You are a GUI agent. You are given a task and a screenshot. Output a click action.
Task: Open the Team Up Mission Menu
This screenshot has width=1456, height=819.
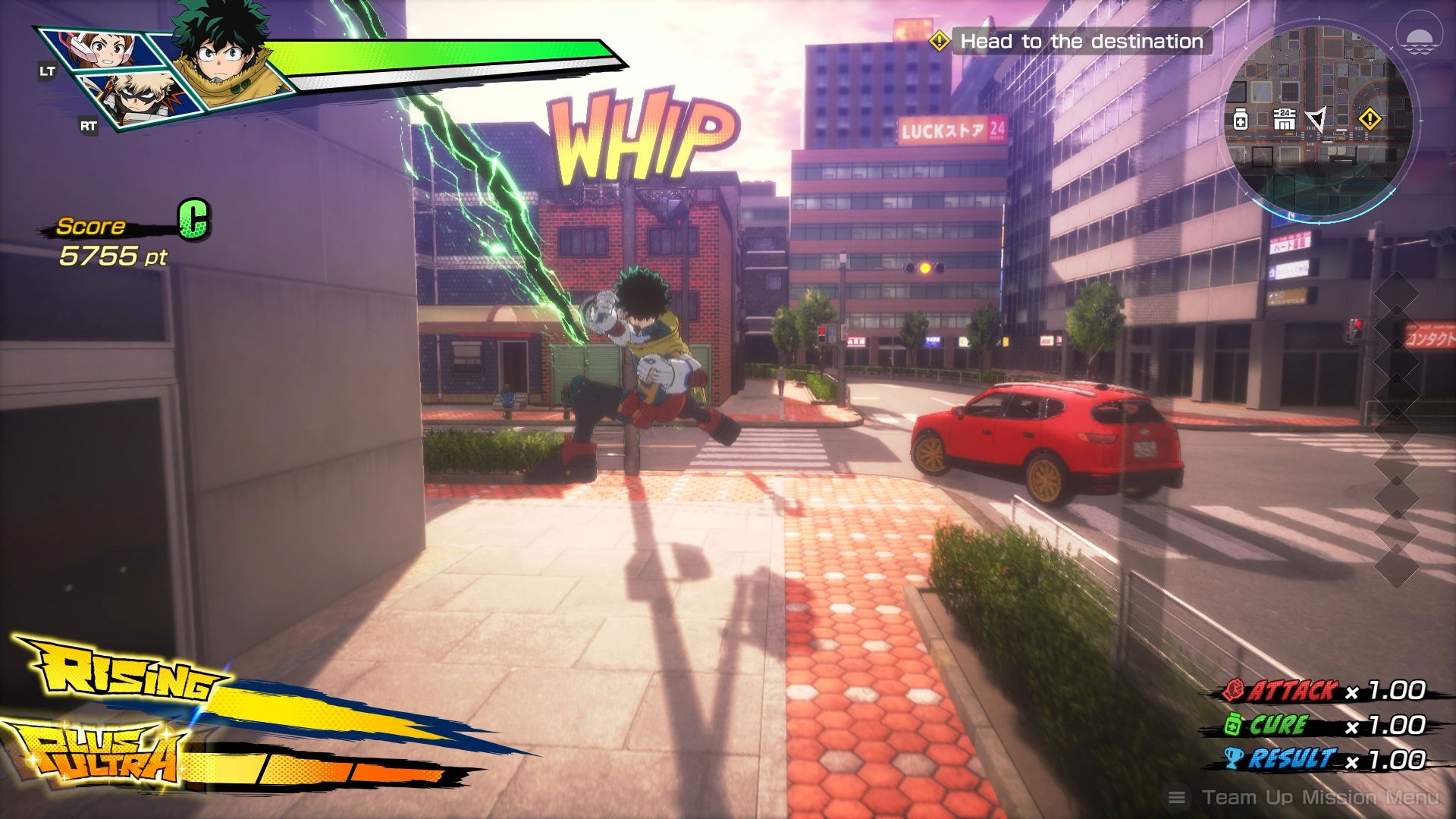pyautogui.click(x=1304, y=797)
